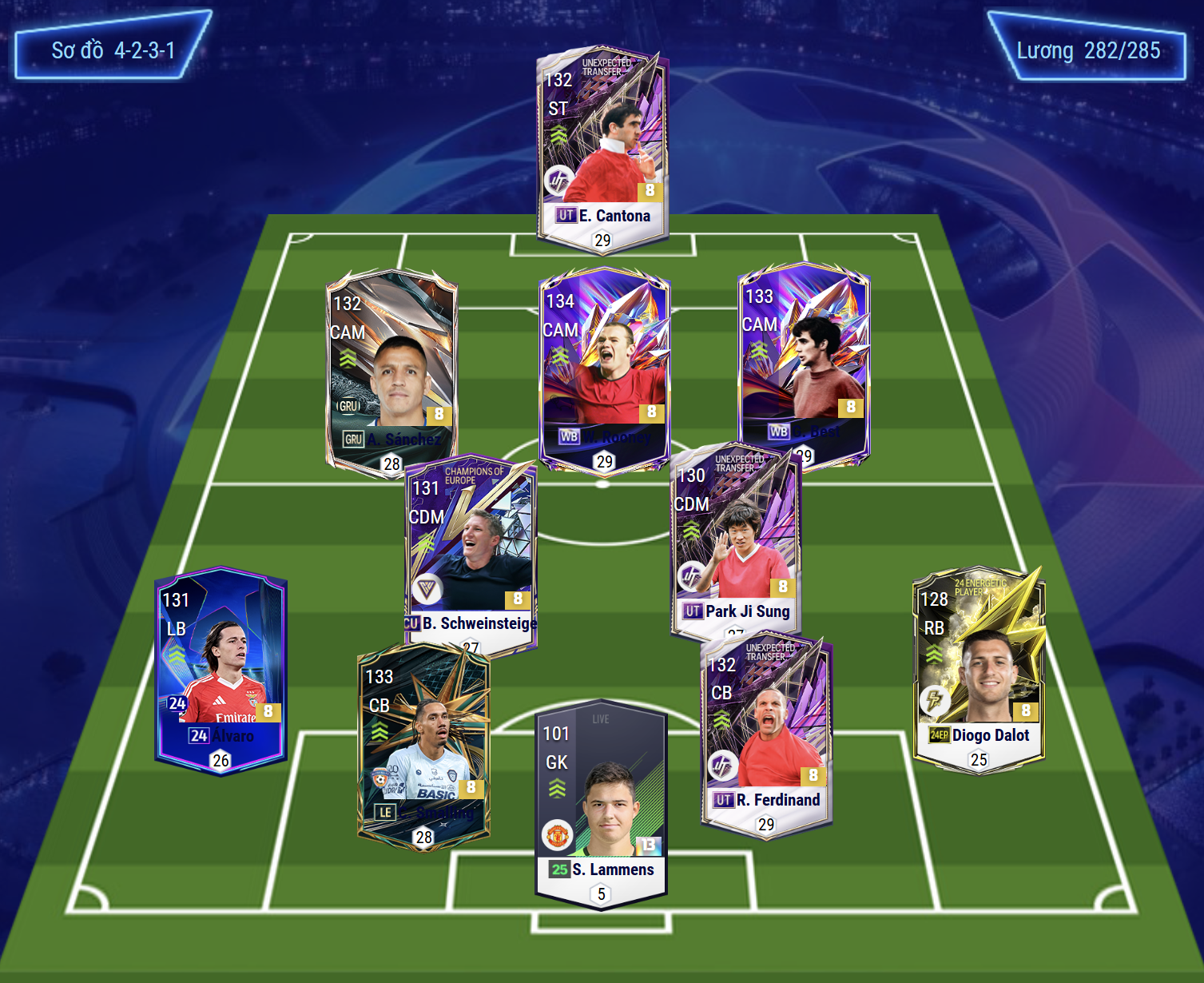Choose the S. Lammens goalkeeper card
This screenshot has width=1204, height=983.
click(x=601, y=803)
